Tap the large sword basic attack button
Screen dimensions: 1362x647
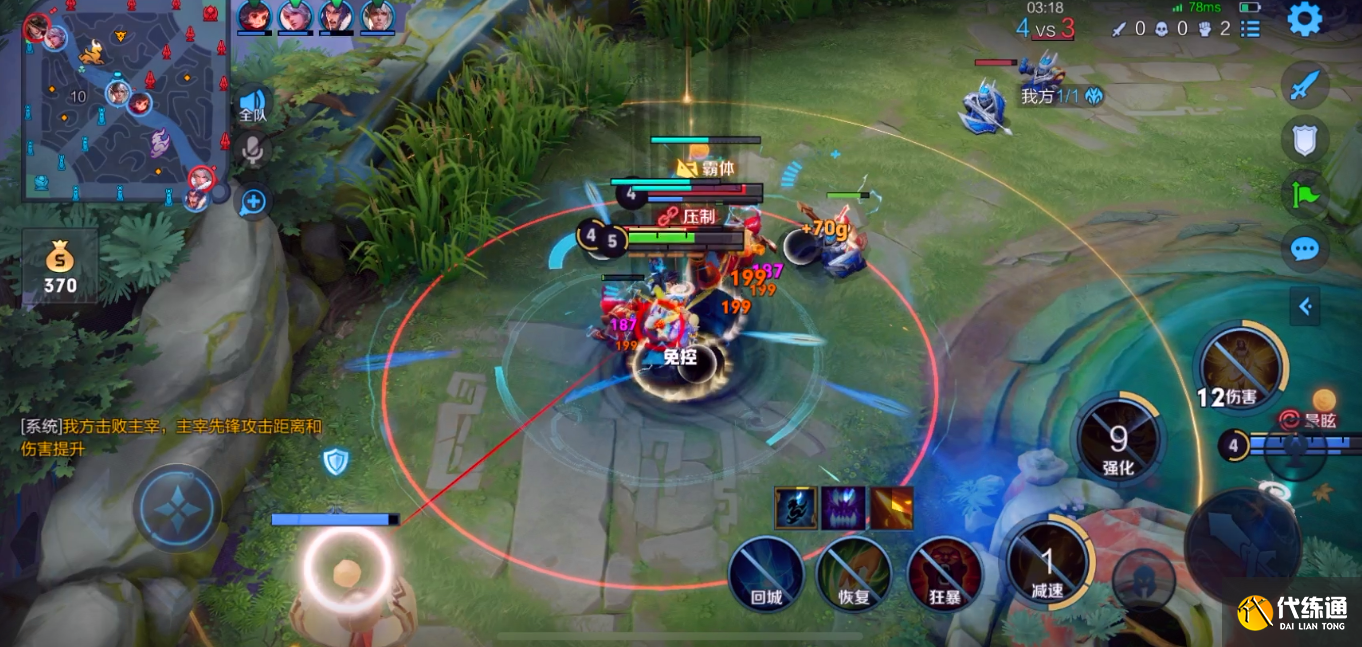tap(1243, 543)
